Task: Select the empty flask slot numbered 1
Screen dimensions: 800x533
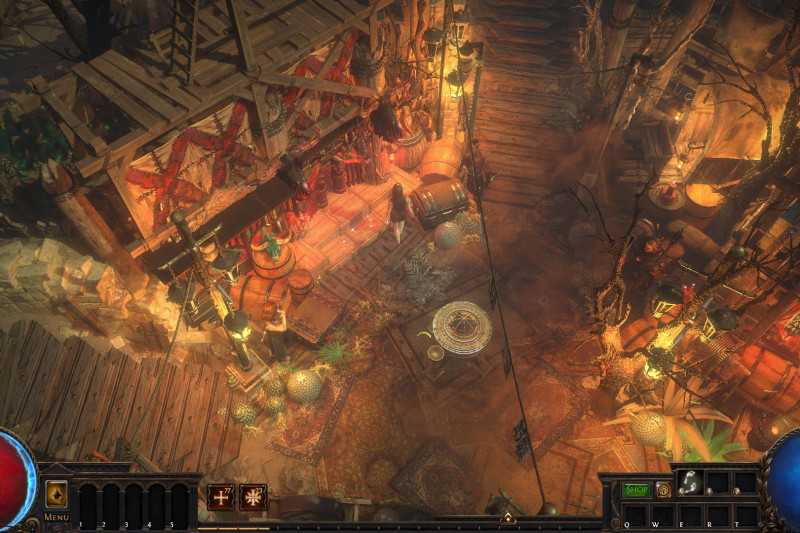Action: pyautogui.click(x=87, y=503)
